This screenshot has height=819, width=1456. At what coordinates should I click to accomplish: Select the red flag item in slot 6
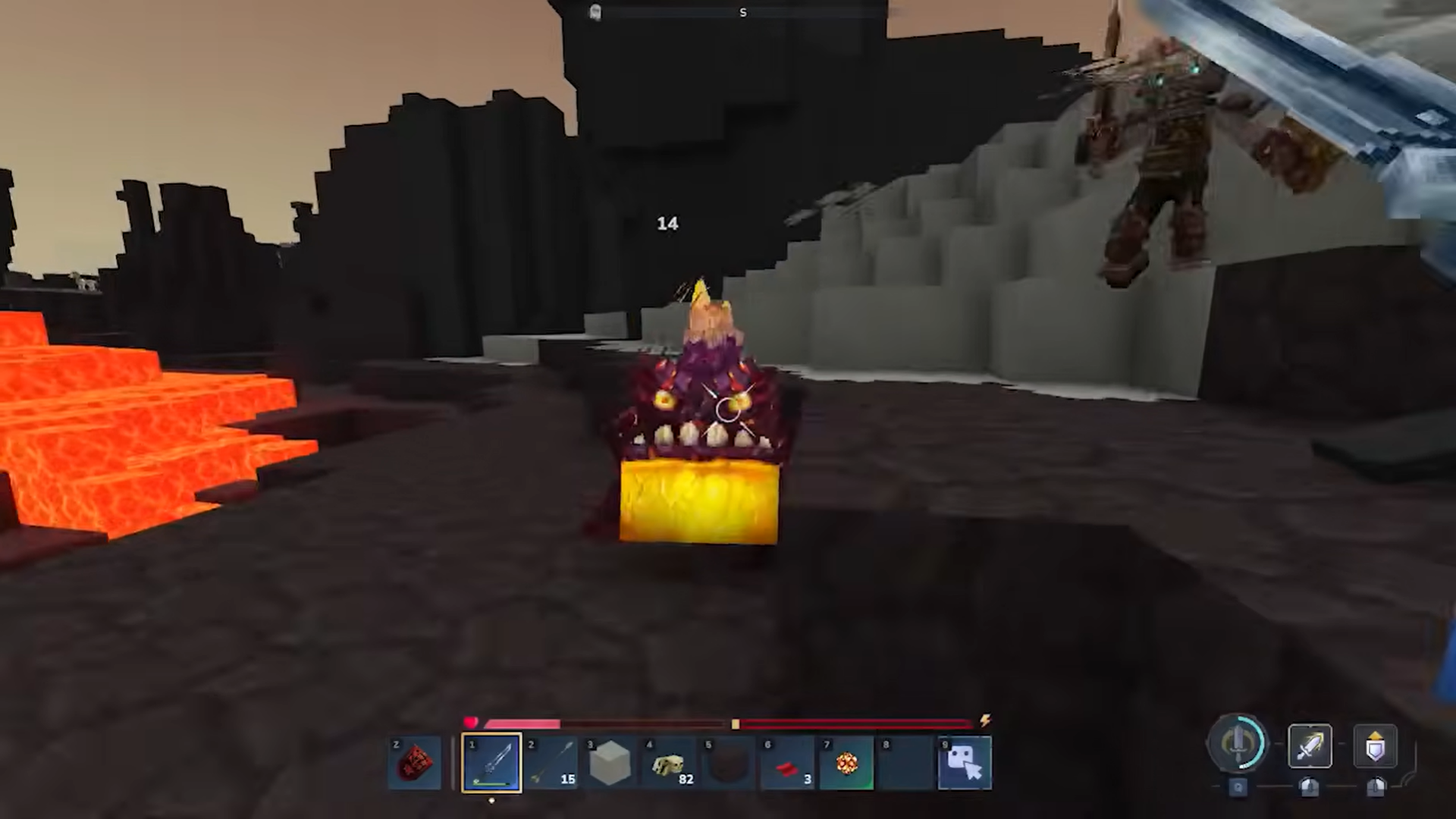point(786,762)
